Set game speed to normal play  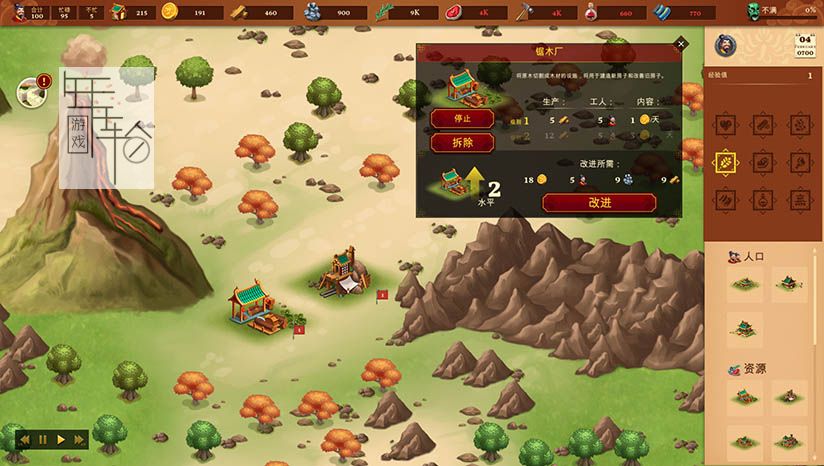61,439
